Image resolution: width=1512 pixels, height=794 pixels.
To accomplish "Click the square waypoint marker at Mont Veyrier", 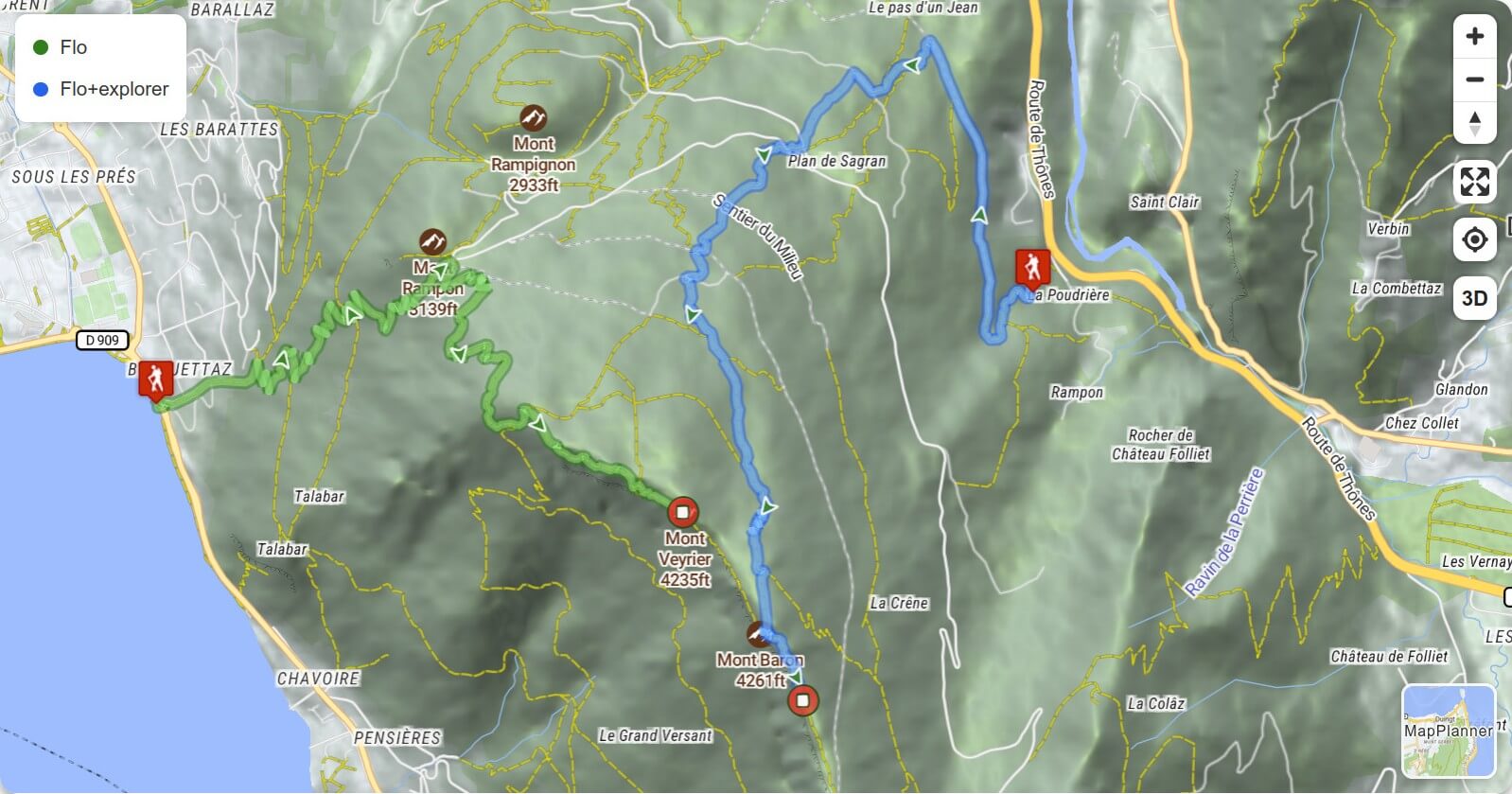I will (684, 510).
